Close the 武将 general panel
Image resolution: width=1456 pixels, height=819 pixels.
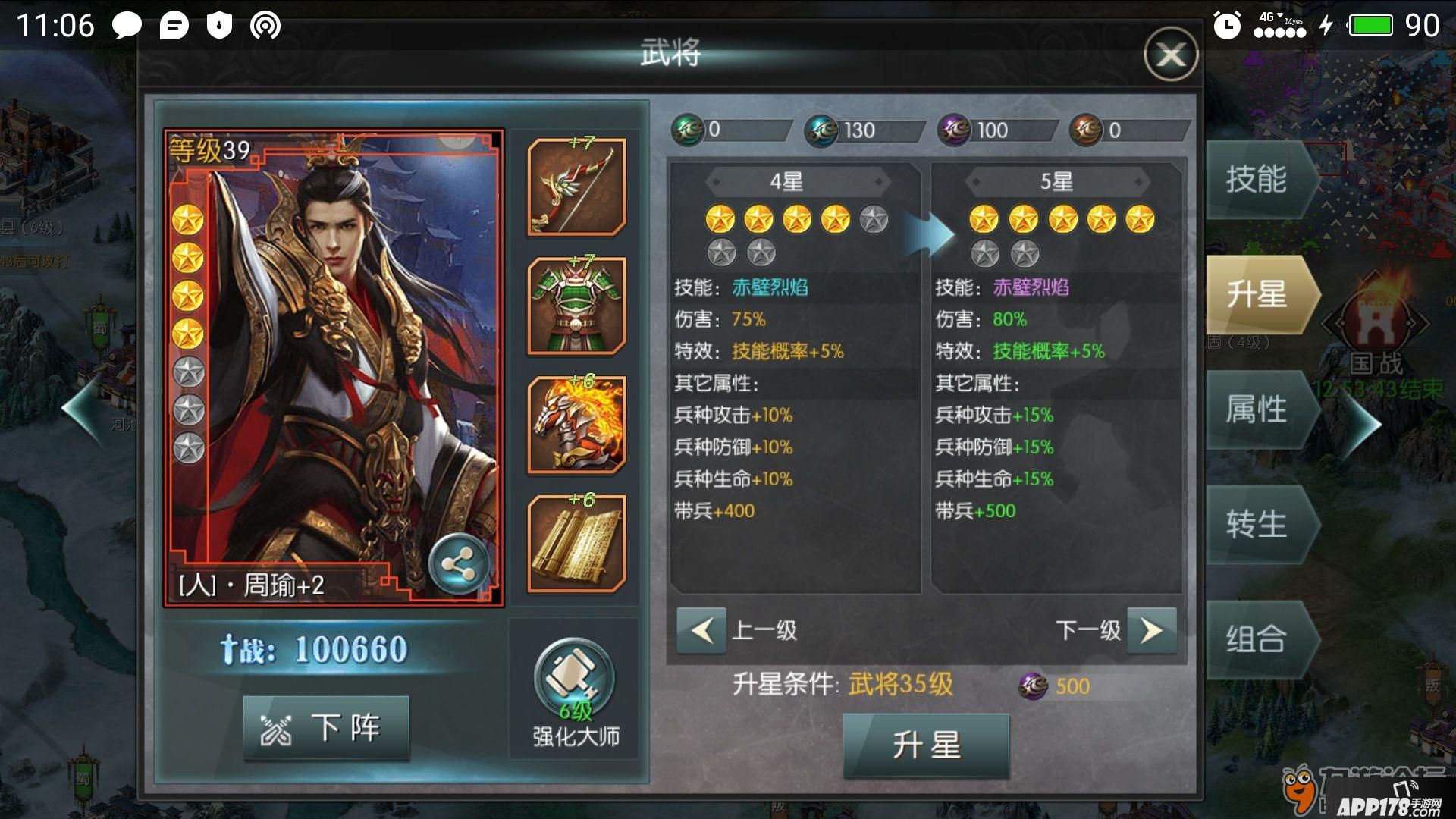click(x=1170, y=55)
